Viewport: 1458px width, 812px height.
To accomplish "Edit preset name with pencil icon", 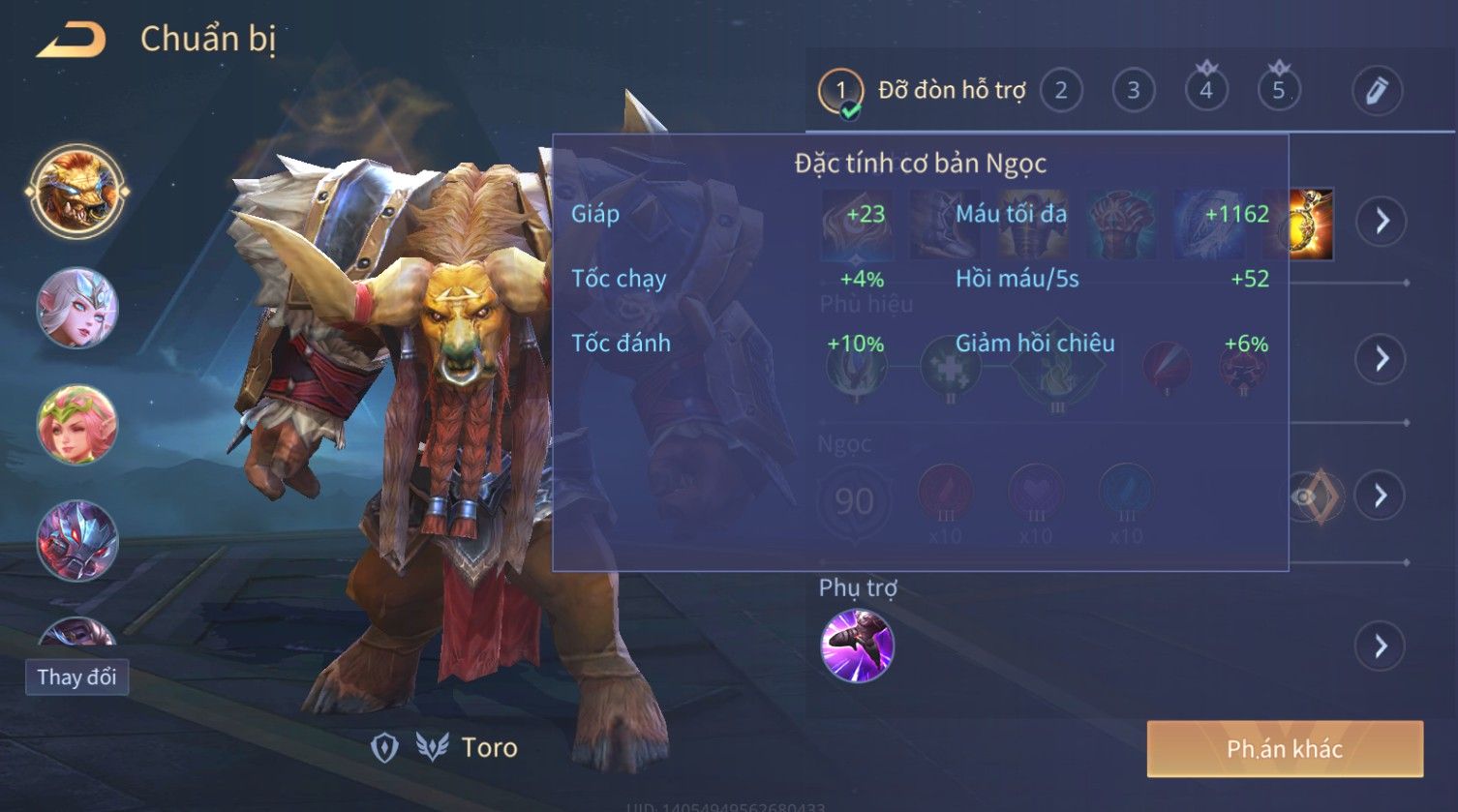I will tap(1377, 91).
